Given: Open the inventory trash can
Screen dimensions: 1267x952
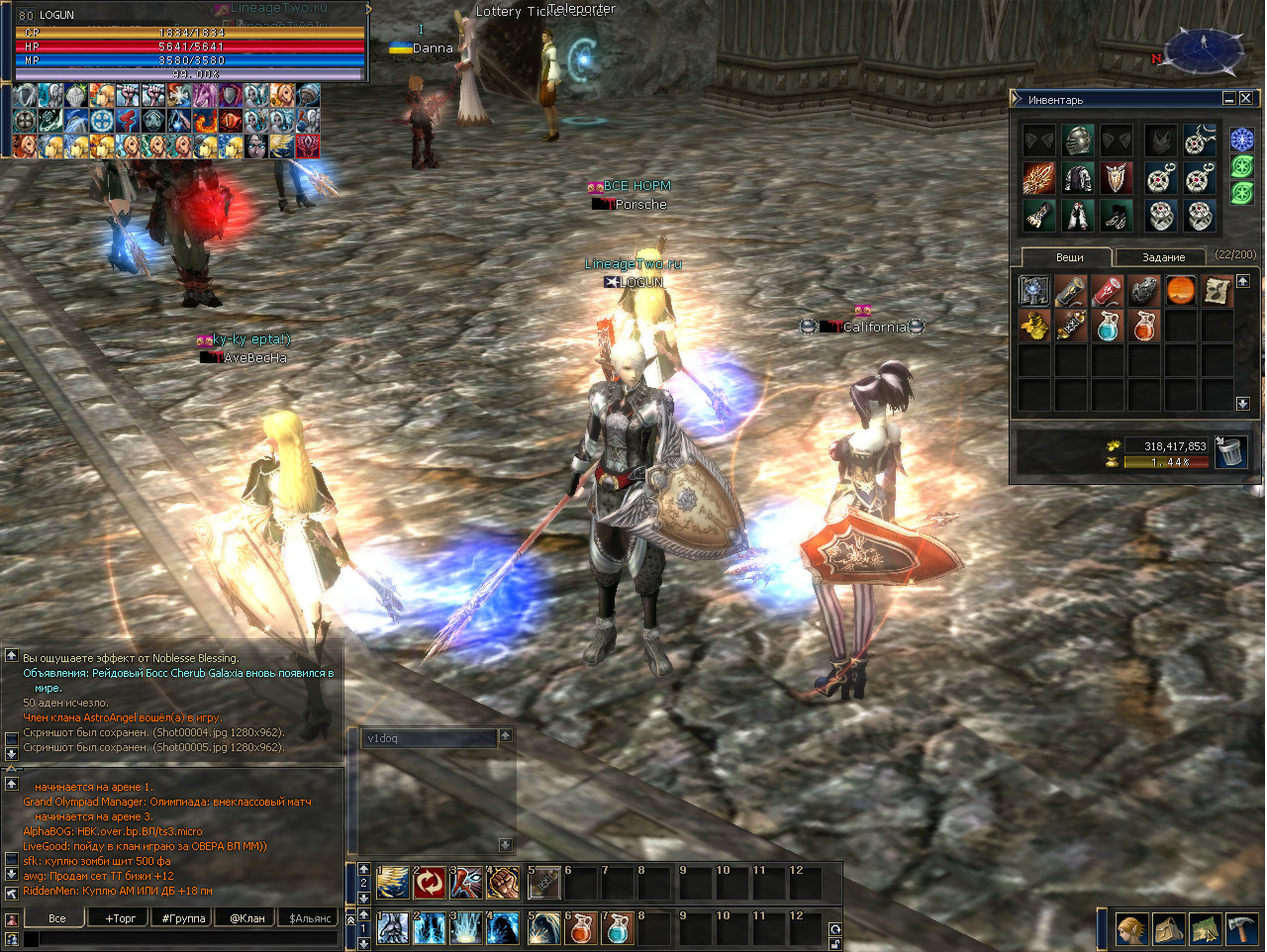Looking at the screenshot, I should [1230, 452].
